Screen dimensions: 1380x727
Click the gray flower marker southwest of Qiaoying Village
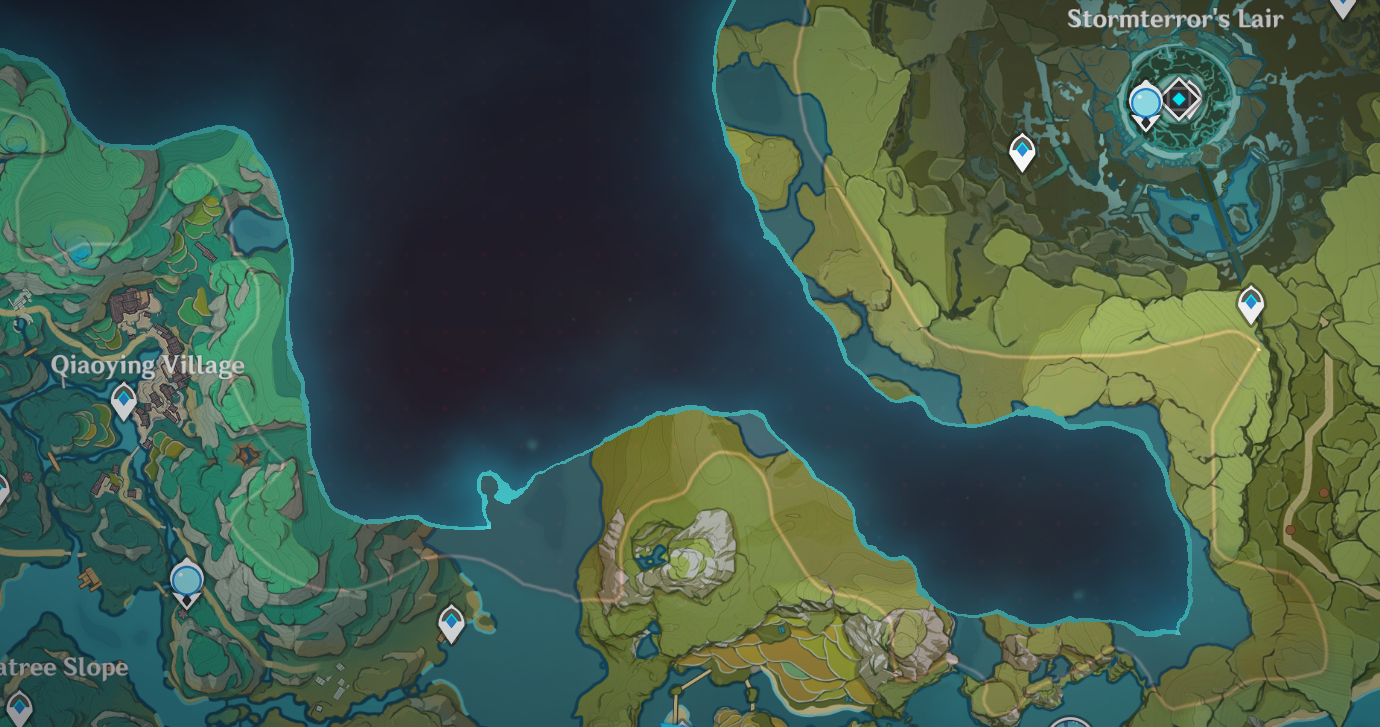point(27,477)
